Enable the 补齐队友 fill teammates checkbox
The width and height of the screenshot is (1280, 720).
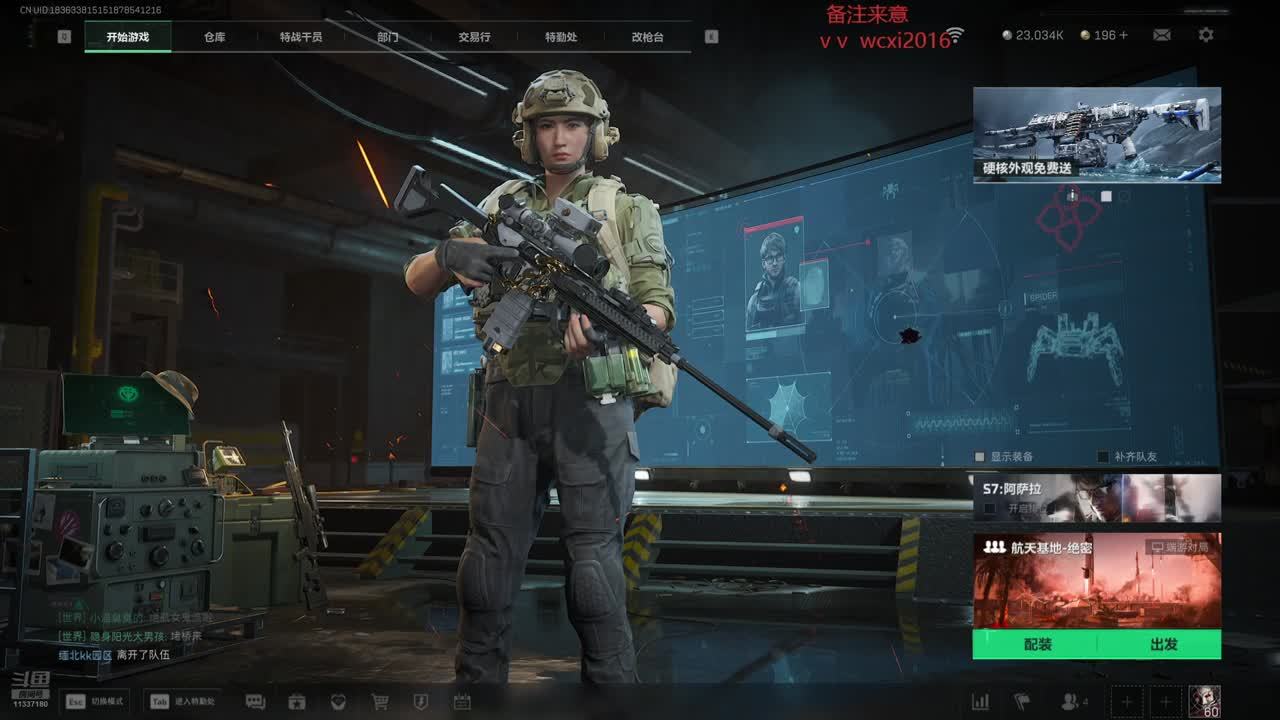(1103, 457)
